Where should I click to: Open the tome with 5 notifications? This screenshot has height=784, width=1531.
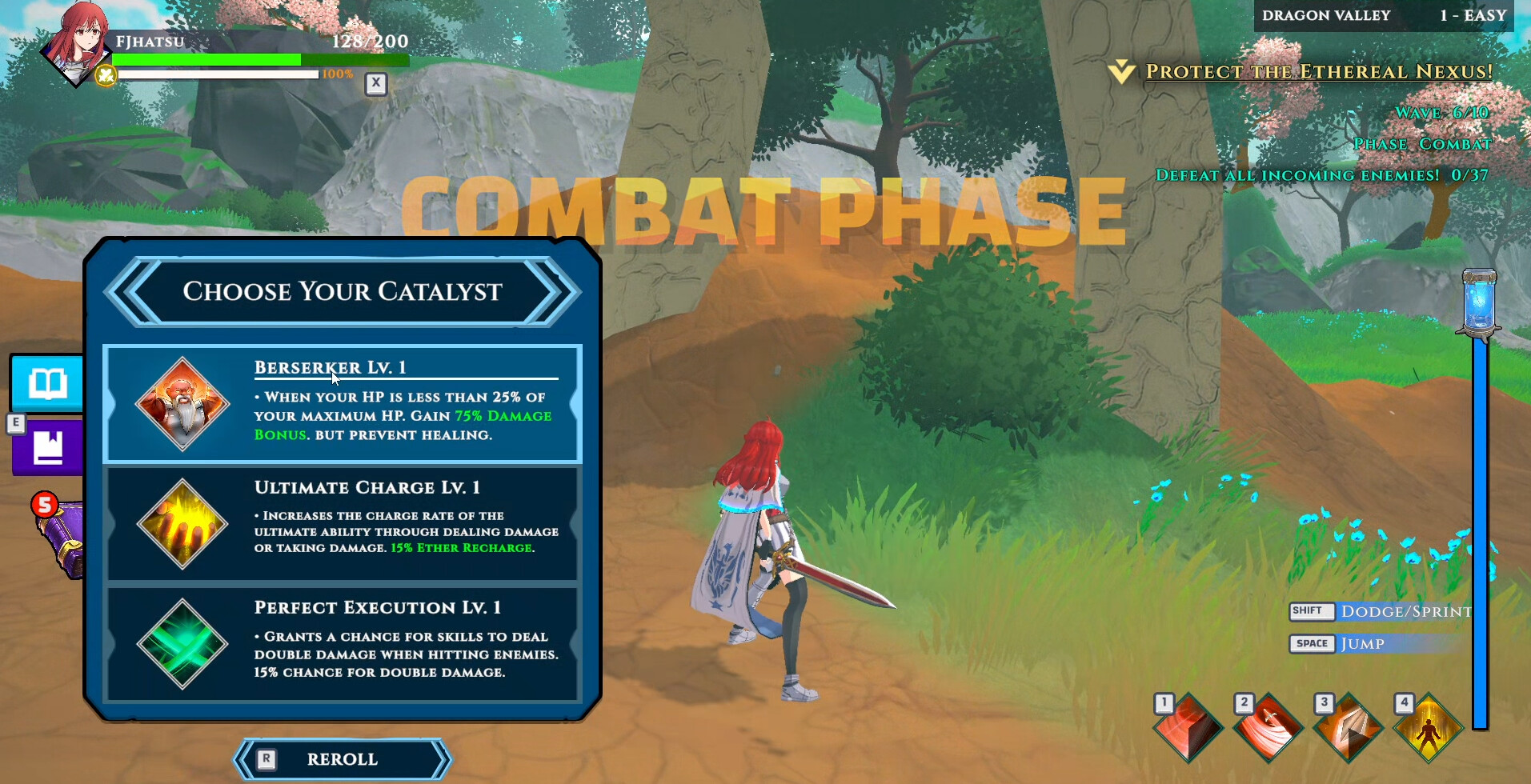click(x=60, y=528)
